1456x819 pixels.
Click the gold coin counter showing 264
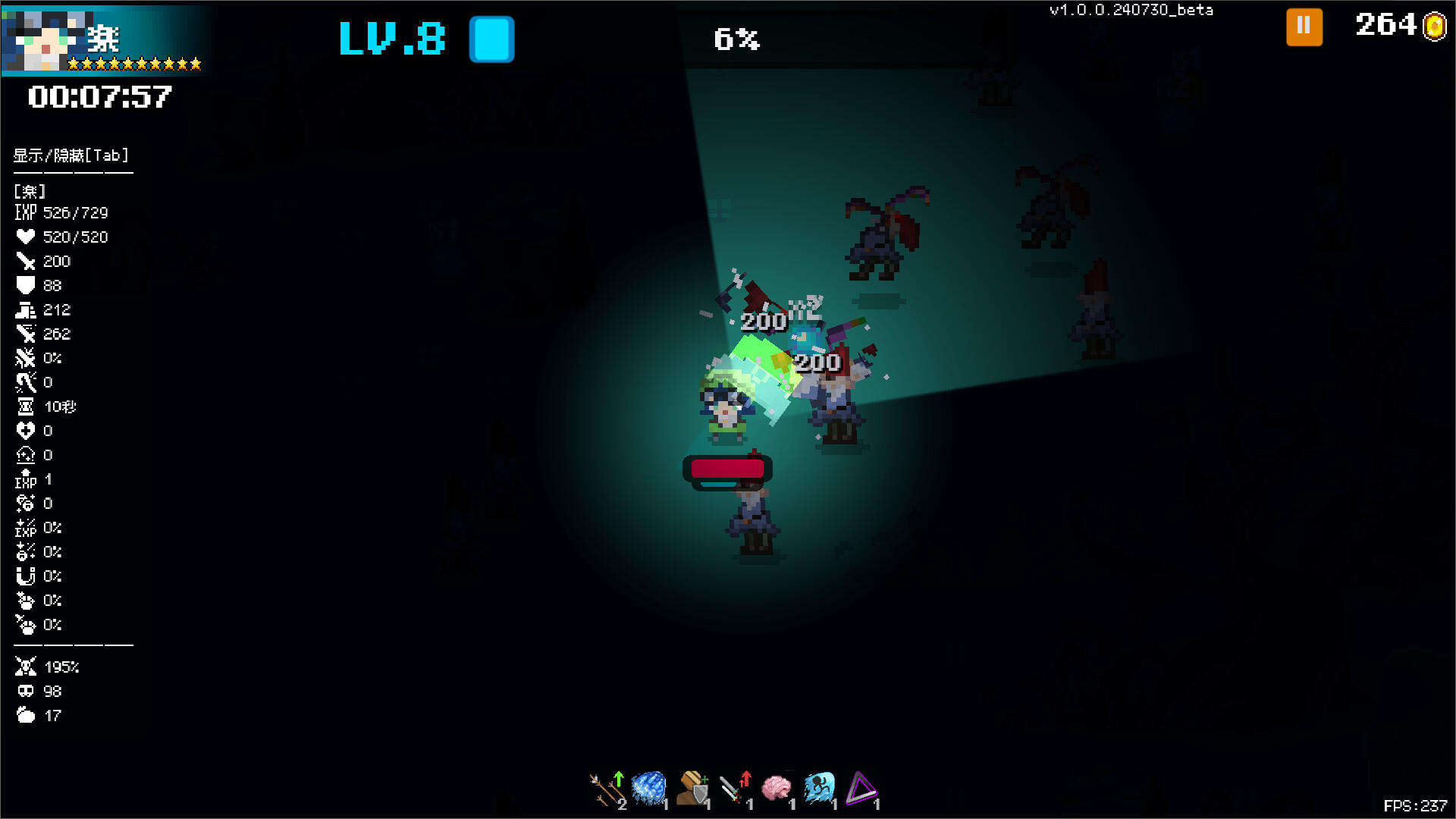1395,25
